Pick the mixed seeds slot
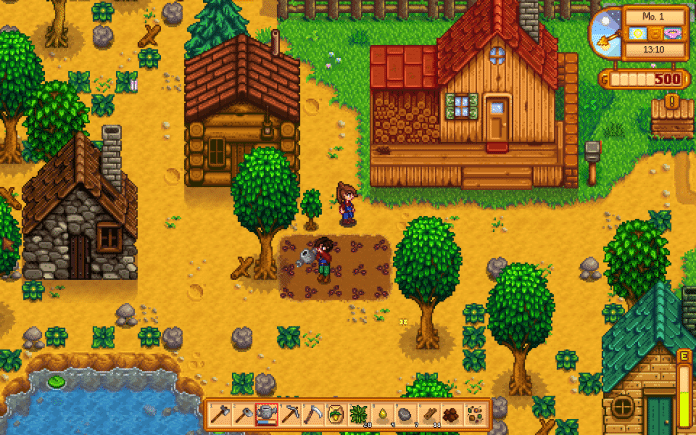Screen dimensions: 696x435 (x=473, y=413)
